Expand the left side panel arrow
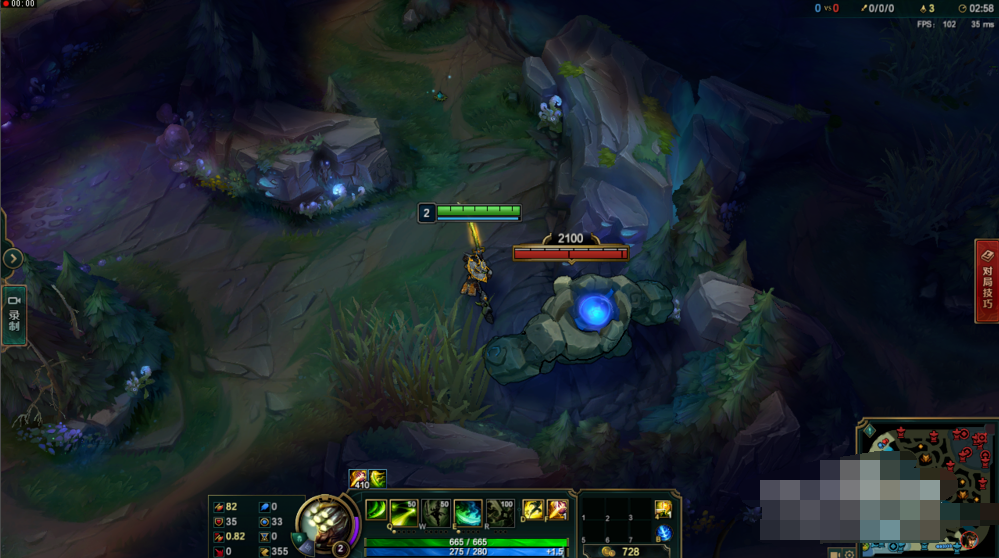Viewport: 999px width, 558px height. tap(12, 258)
